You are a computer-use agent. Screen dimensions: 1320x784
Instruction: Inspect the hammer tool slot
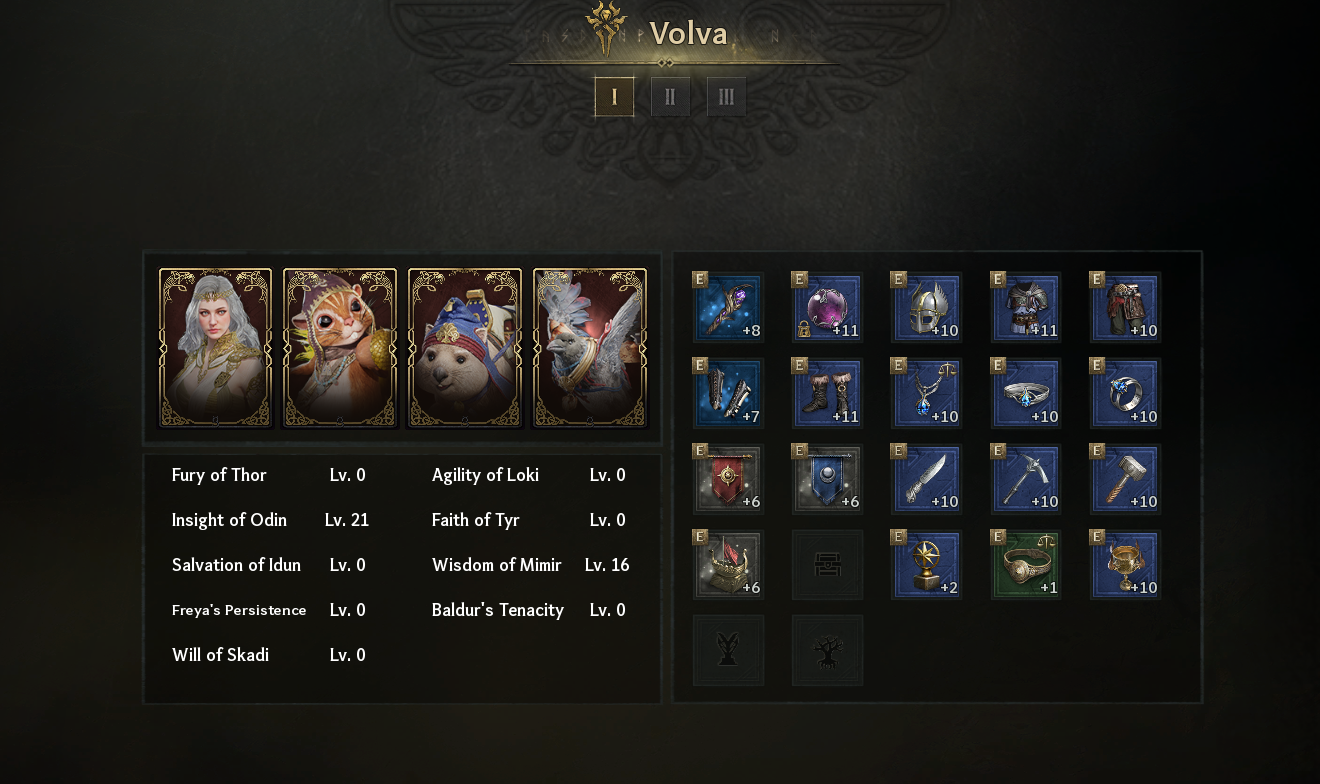1126,480
